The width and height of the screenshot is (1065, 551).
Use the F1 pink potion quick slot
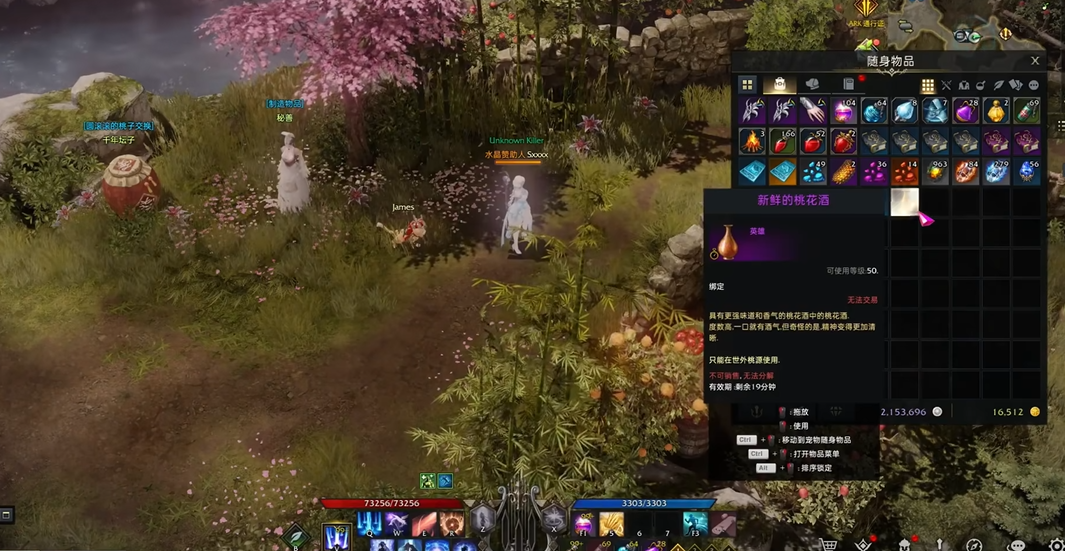coord(584,523)
